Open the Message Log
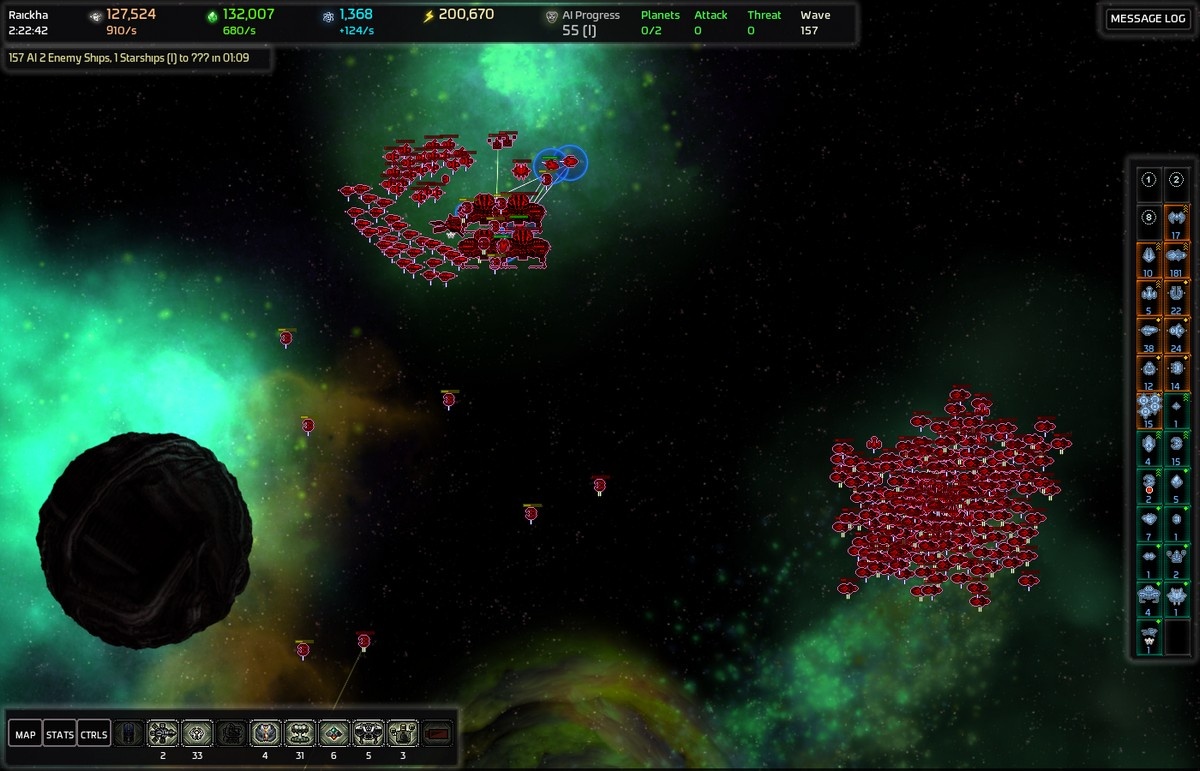Viewport: 1200px width, 771px height. pos(1148,19)
